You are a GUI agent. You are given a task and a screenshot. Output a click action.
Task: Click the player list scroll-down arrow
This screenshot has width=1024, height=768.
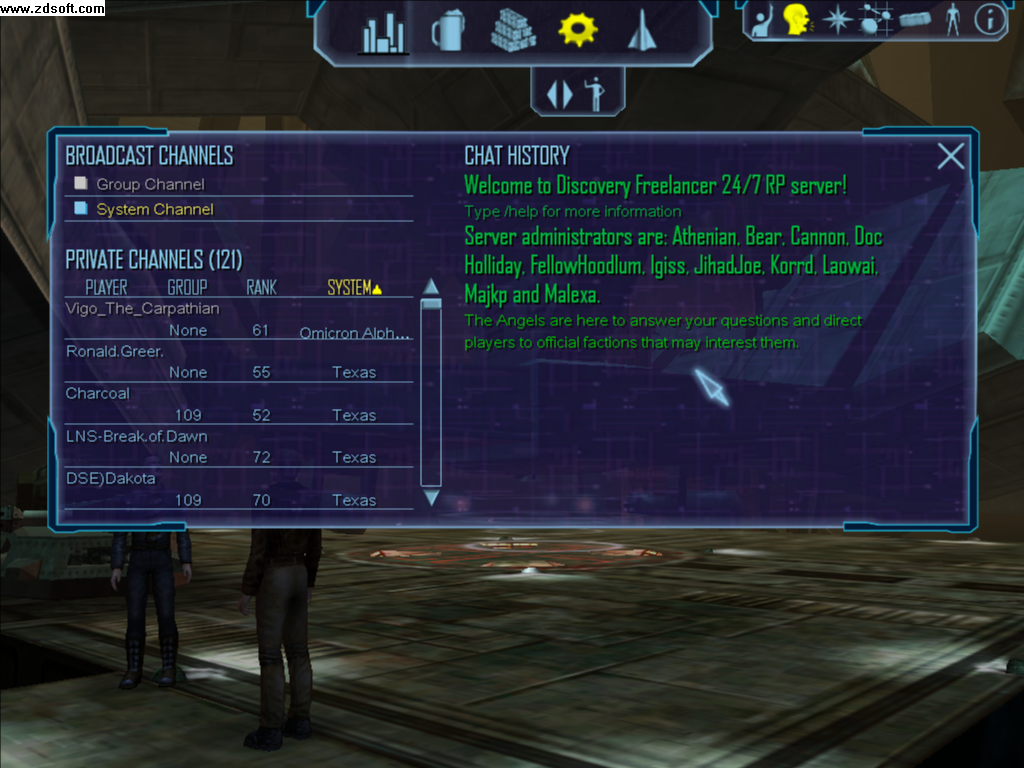(431, 497)
